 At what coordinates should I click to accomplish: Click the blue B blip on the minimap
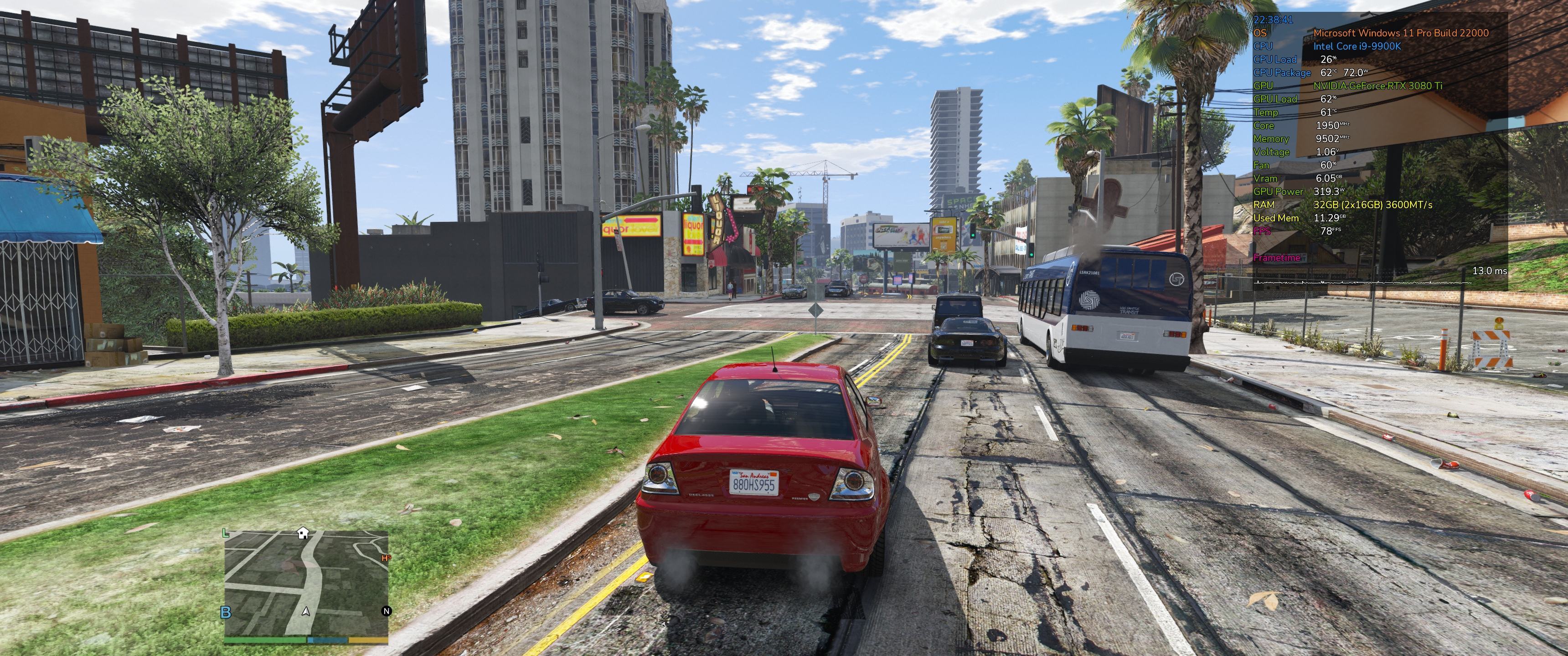(x=226, y=612)
